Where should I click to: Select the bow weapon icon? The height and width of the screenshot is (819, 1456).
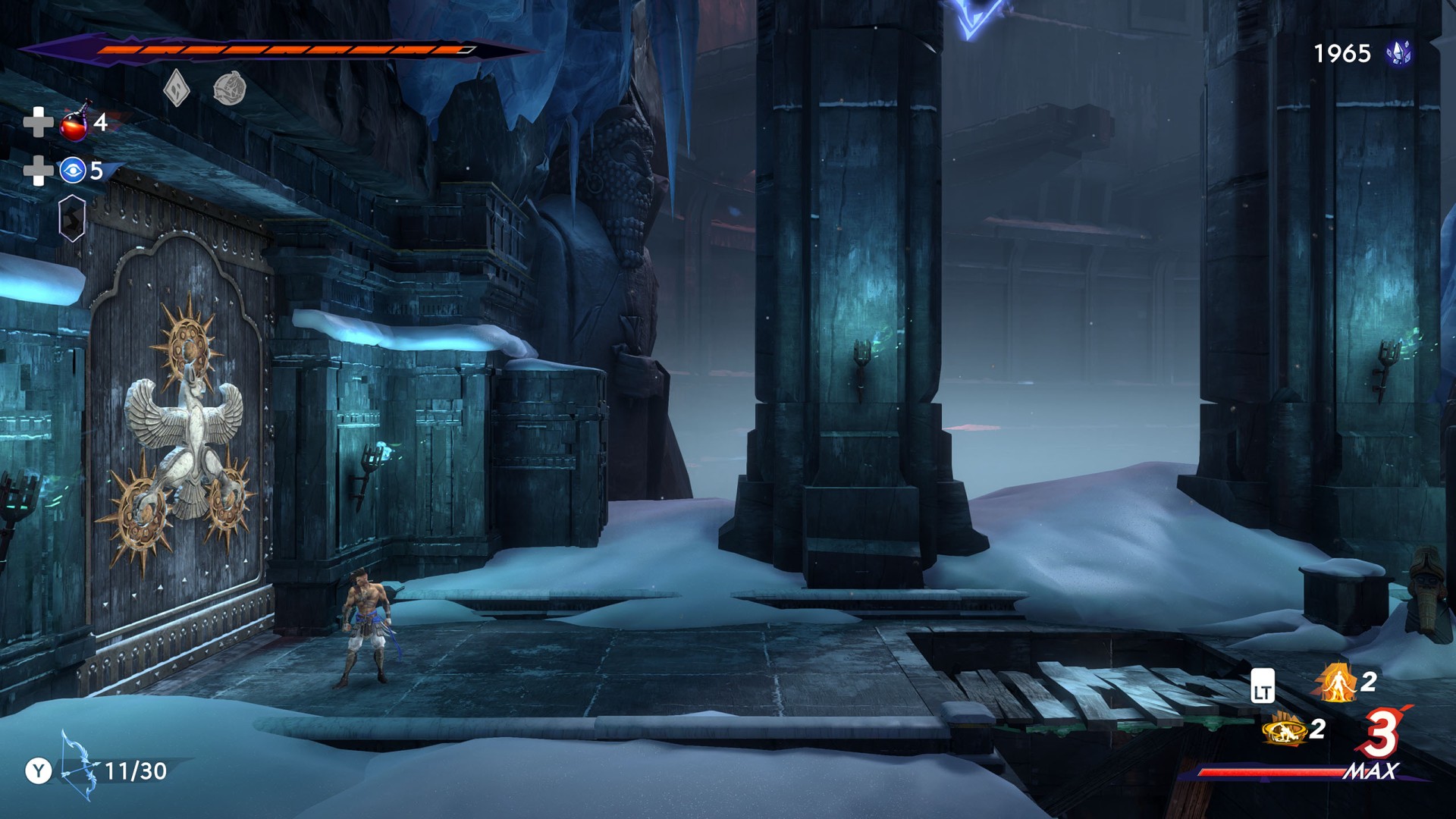coord(78,766)
